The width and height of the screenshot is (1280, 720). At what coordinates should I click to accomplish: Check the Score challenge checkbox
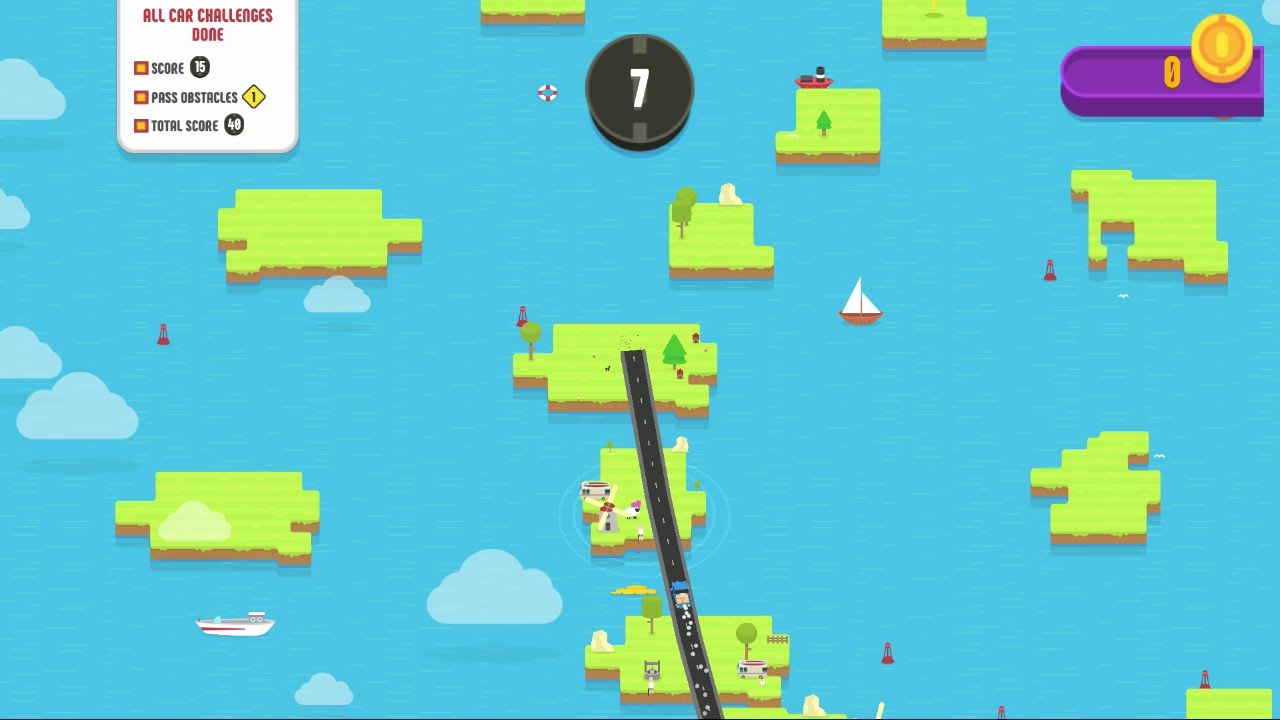click(x=140, y=68)
